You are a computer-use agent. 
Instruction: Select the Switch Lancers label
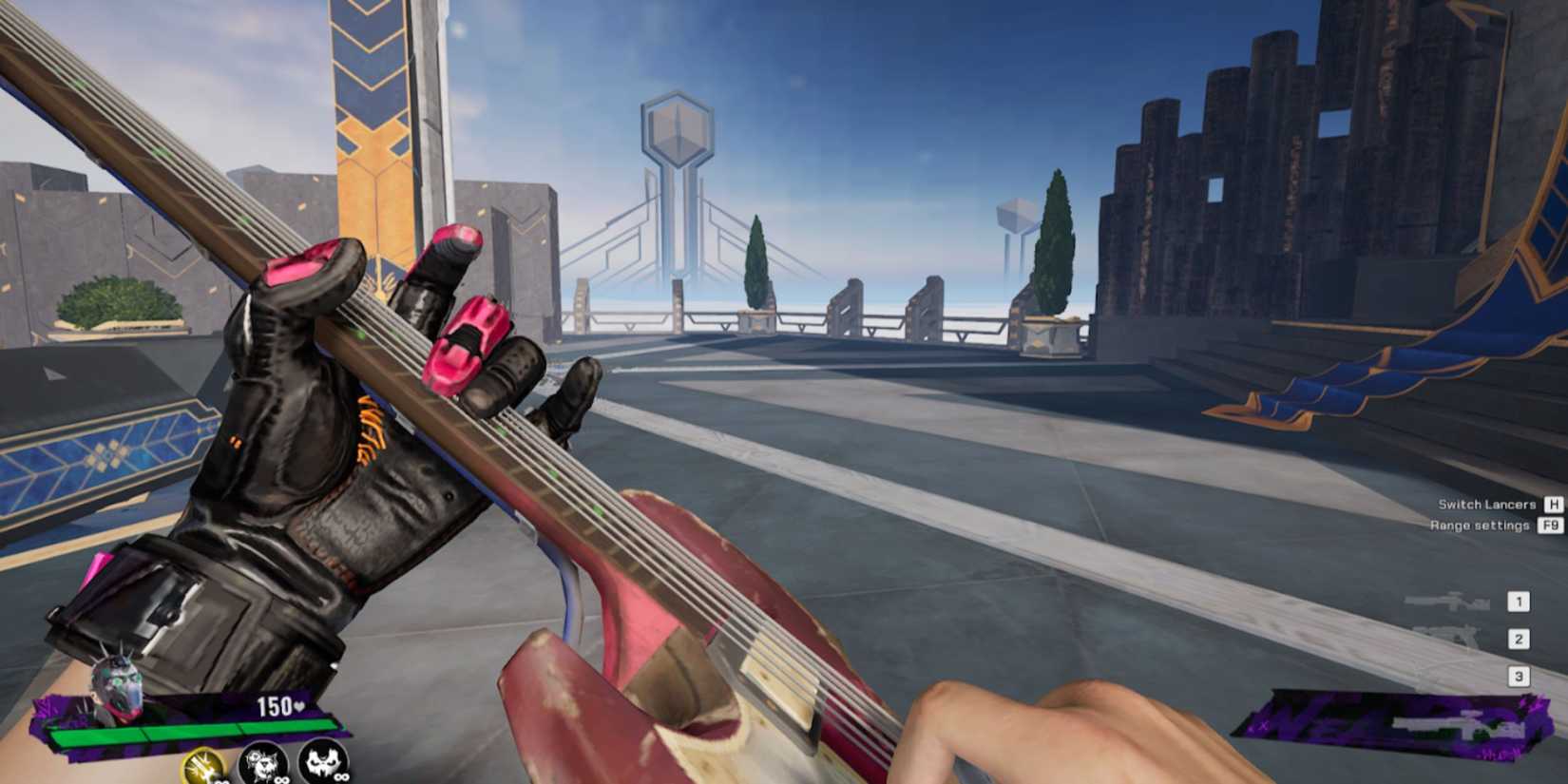tap(1487, 503)
